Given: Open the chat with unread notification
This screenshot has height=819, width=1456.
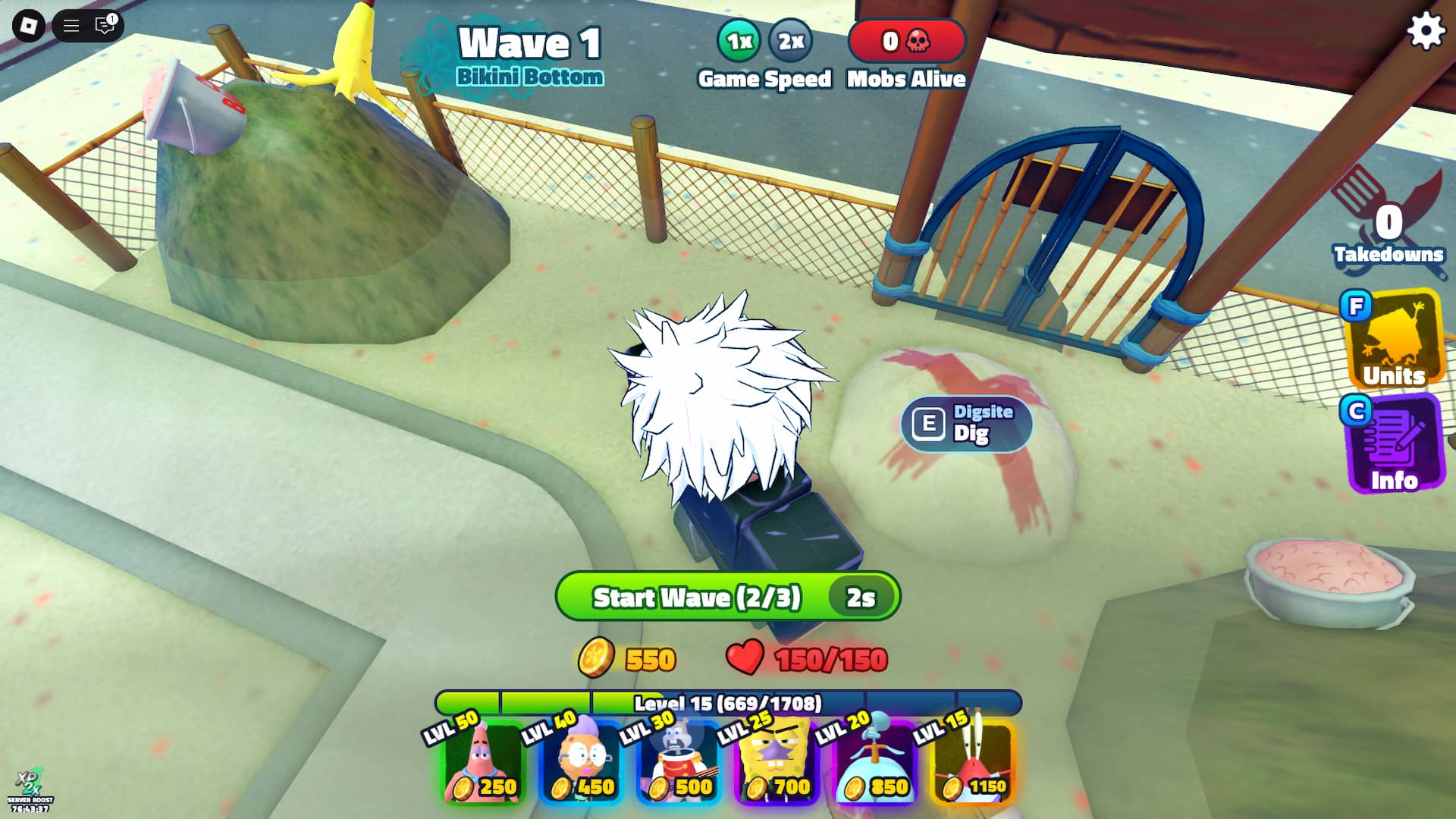Looking at the screenshot, I should pos(103,26).
